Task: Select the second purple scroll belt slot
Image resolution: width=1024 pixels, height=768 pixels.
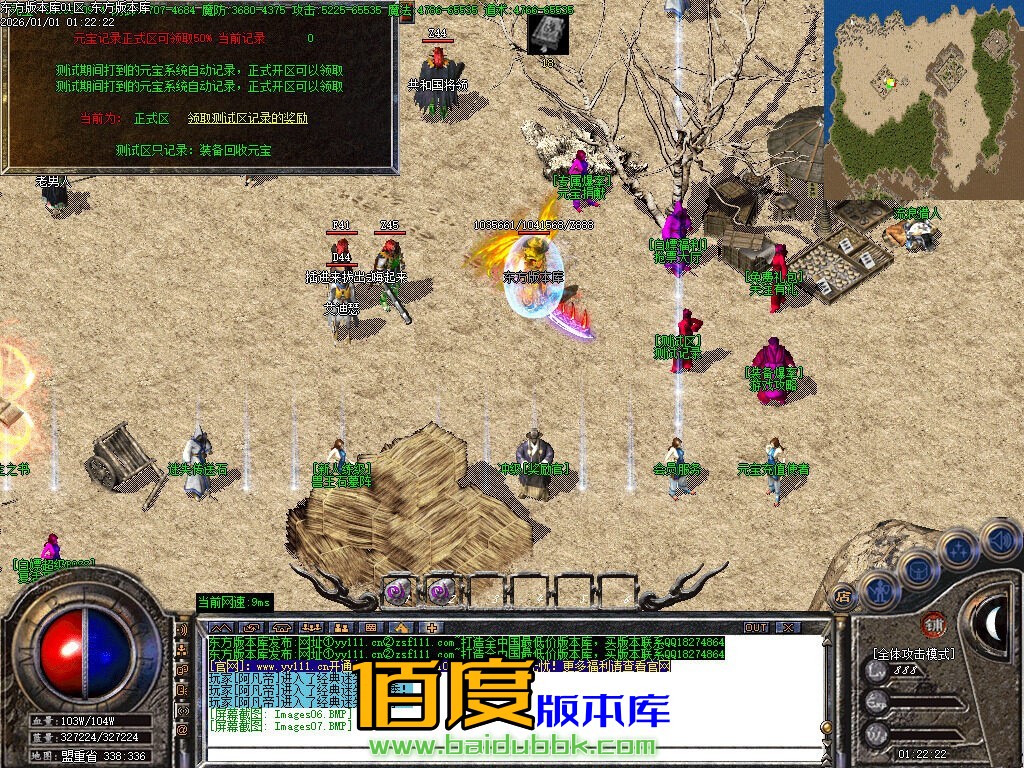Action: click(440, 590)
